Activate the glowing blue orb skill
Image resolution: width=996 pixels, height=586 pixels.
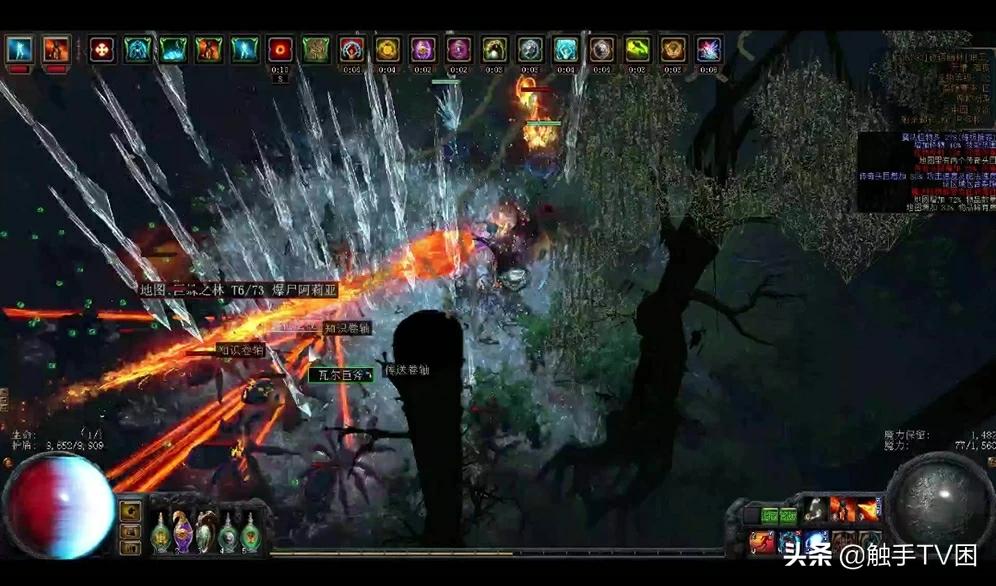click(x=816, y=541)
